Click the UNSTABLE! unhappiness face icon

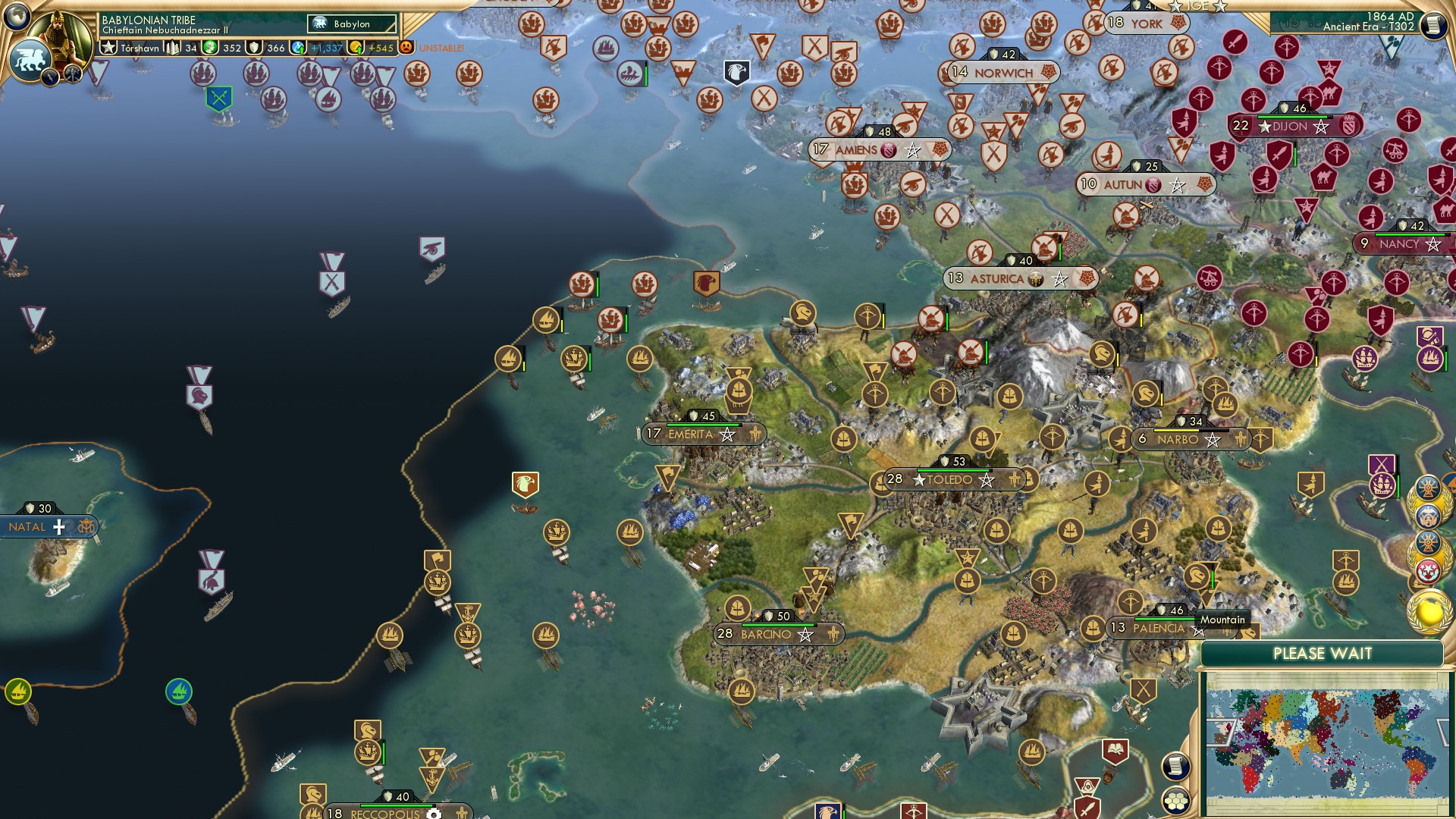click(x=406, y=47)
